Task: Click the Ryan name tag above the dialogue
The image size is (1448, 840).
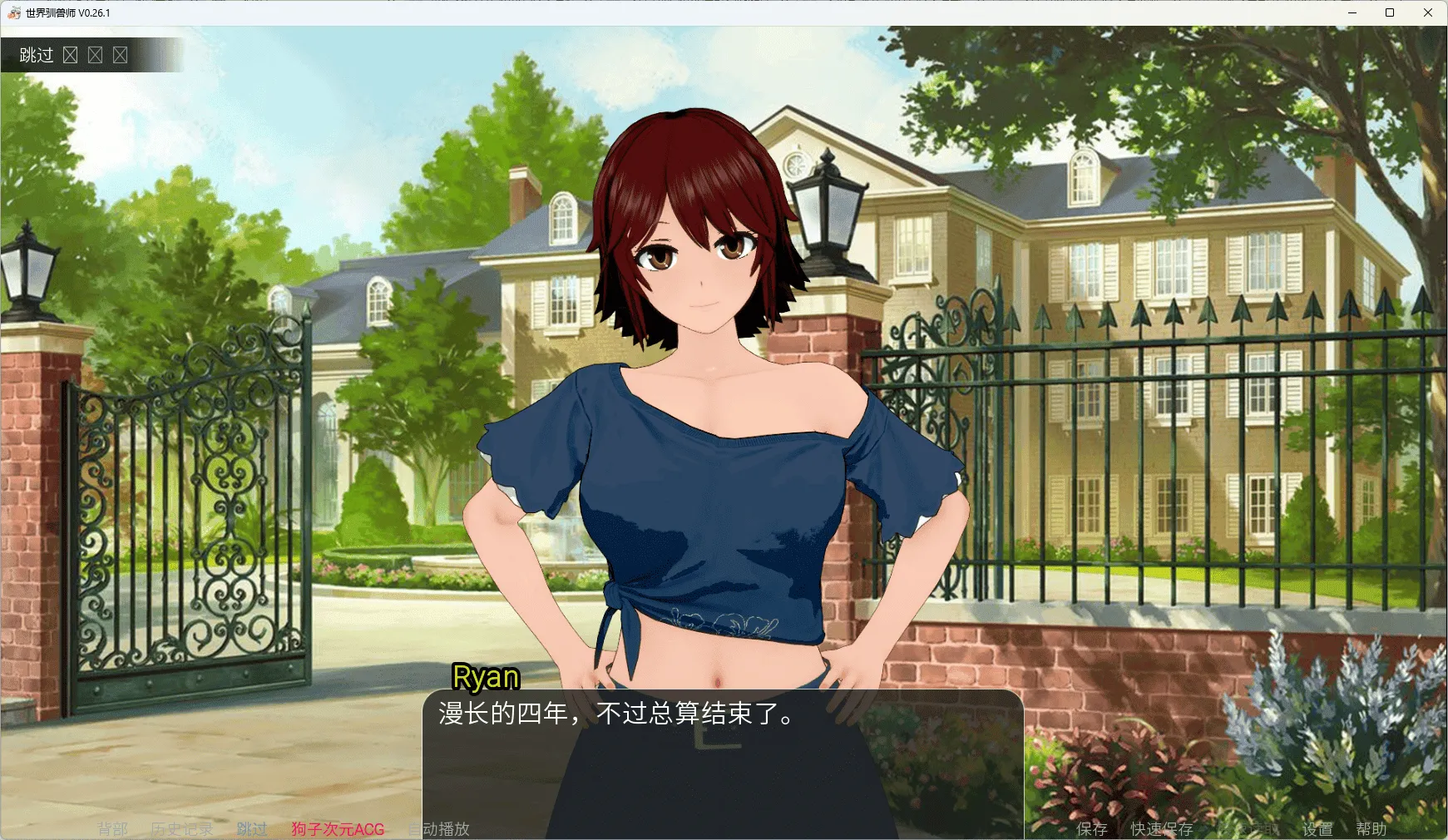Action: pos(486,677)
